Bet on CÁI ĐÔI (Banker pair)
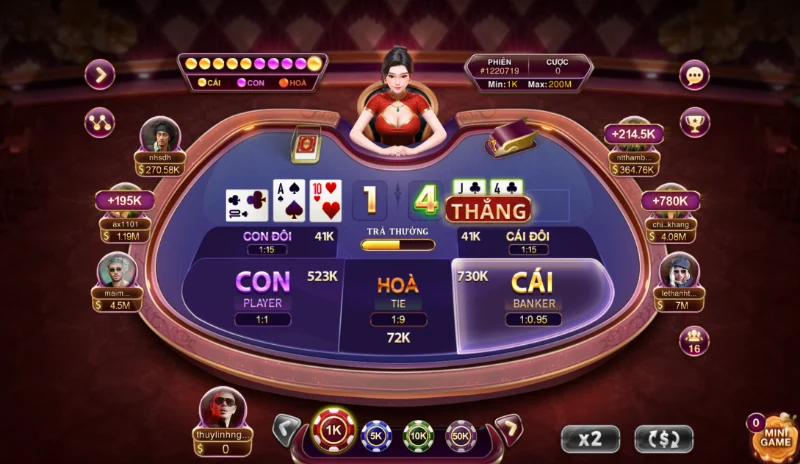The width and height of the screenshot is (800, 464). (529, 241)
